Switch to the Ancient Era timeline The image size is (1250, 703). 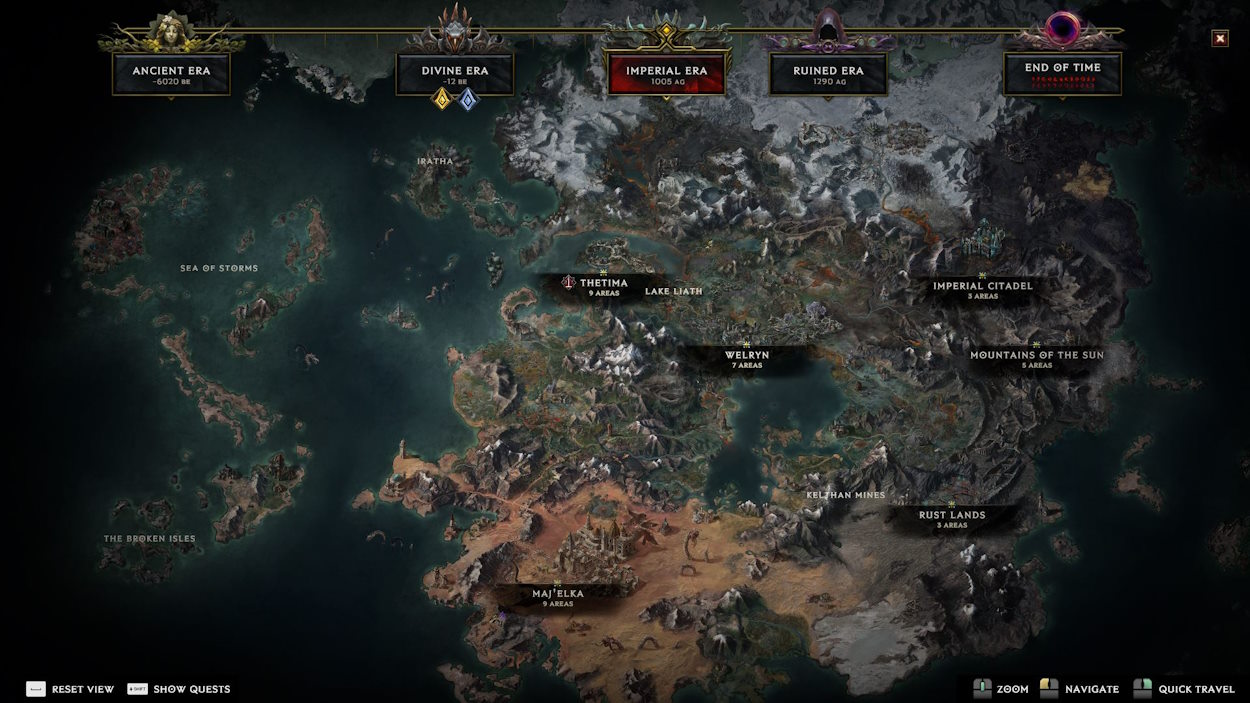[171, 74]
